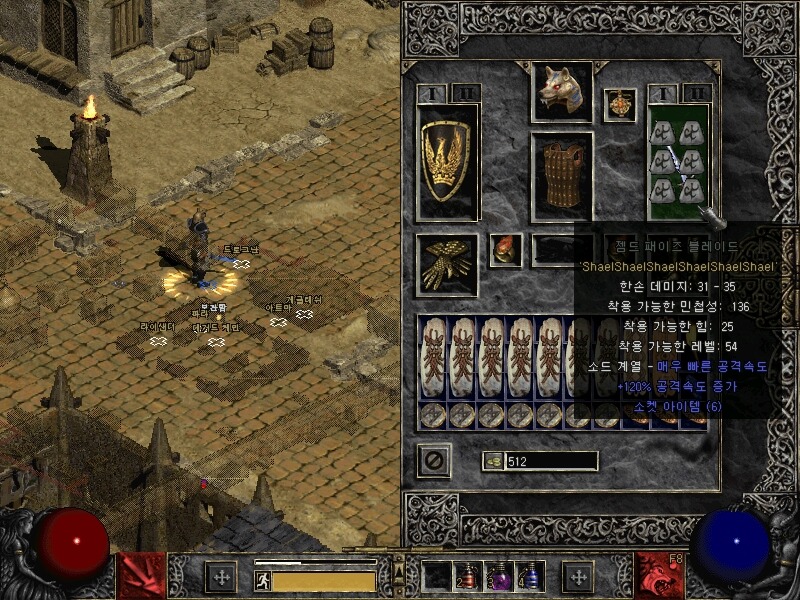Close the inventory panel
The width and height of the screenshot is (800, 600).
[x=434, y=460]
